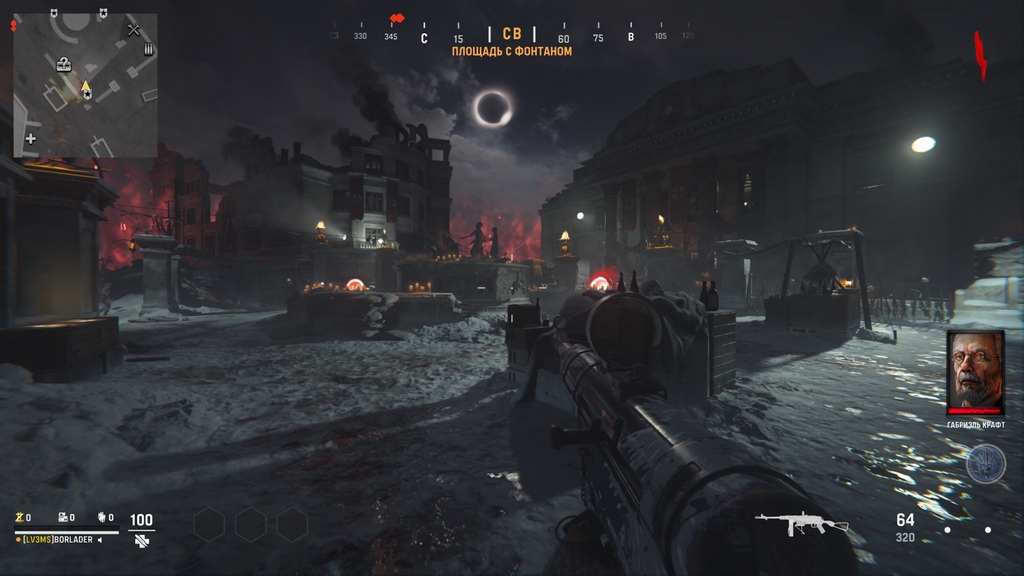Select the crossed tools marker on minimap
The height and width of the screenshot is (576, 1024).
pos(134,30)
